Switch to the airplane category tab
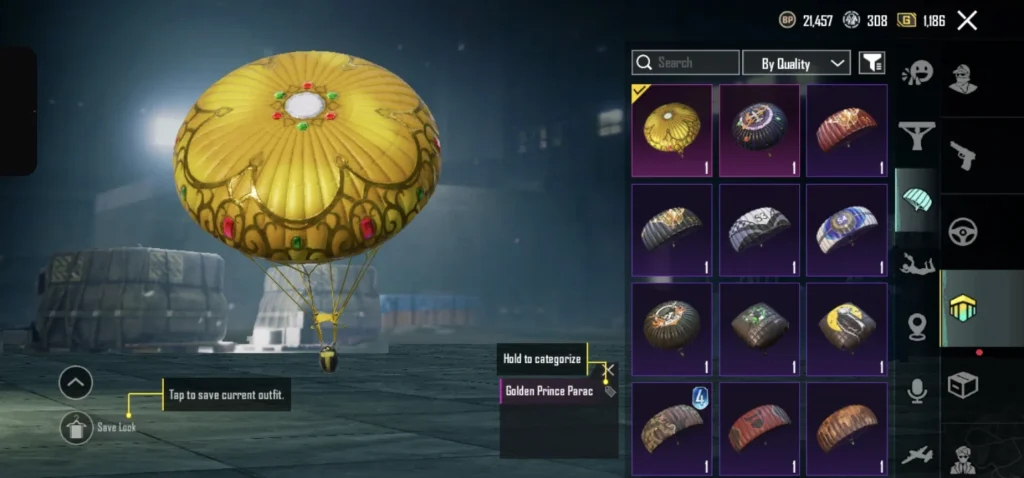 [917, 455]
